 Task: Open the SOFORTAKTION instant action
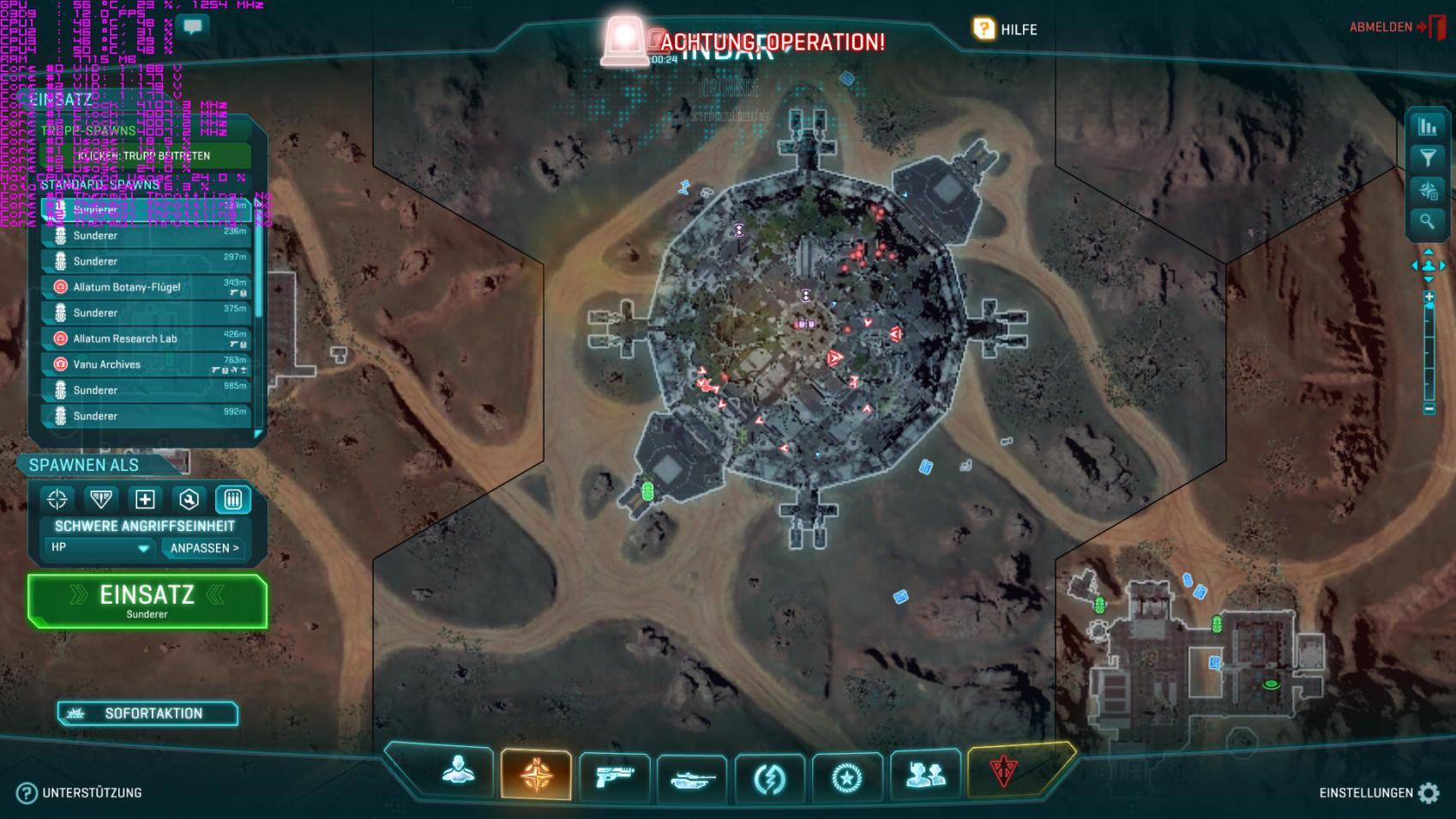click(x=147, y=714)
